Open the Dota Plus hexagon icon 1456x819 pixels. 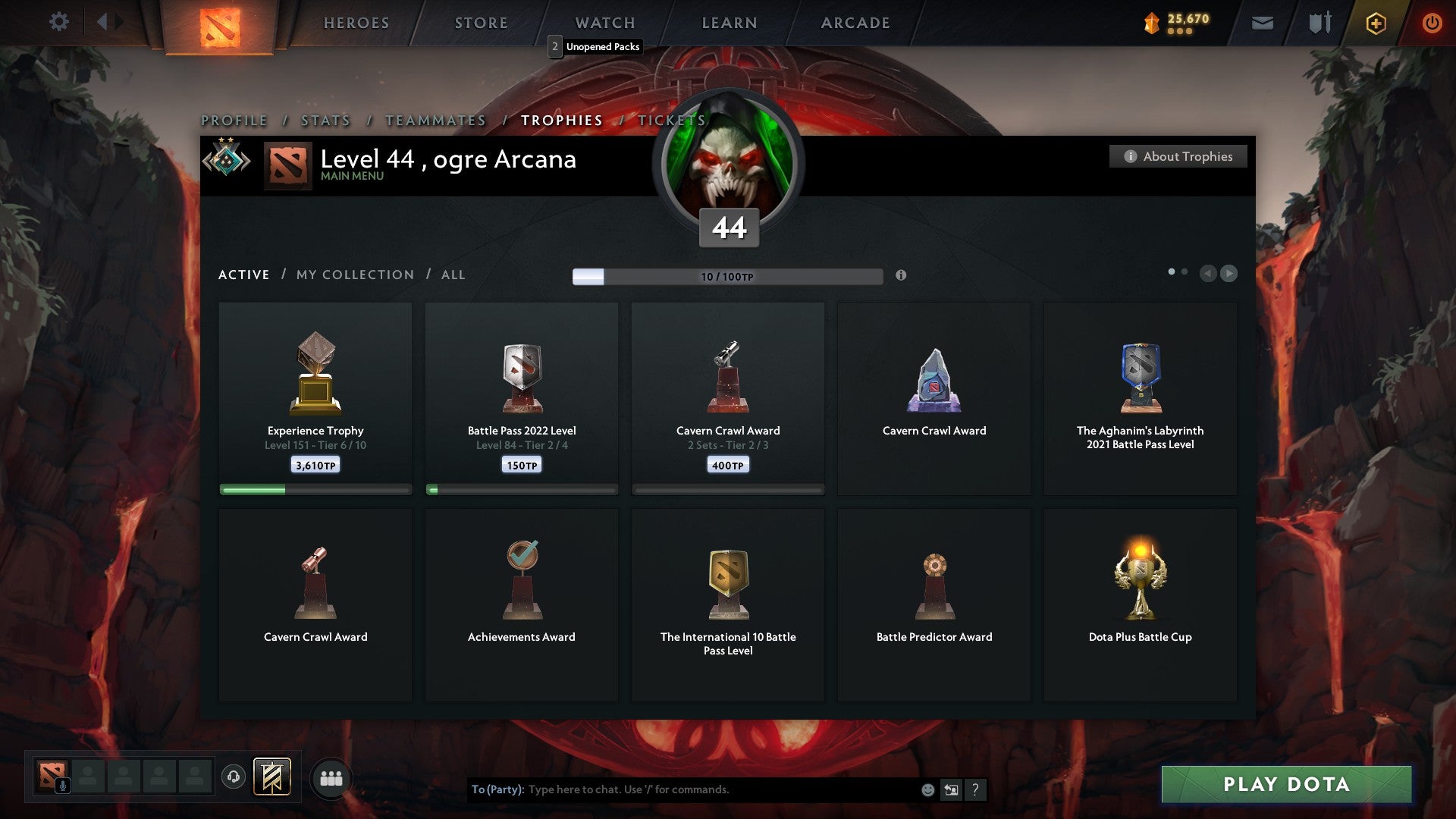(x=1375, y=23)
